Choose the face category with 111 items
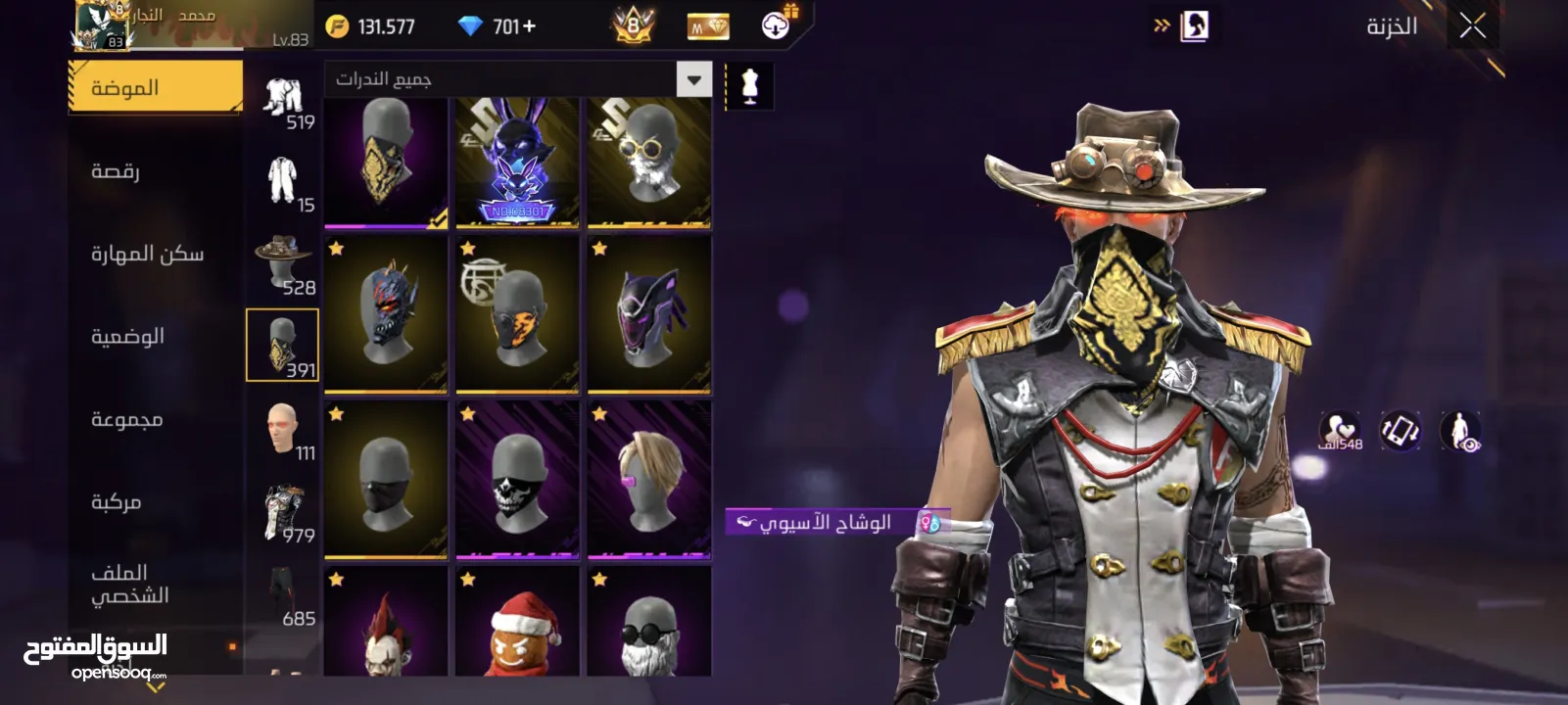Image resolution: width=1568 pixels, height=705 pixels. pyautogui.click(x=283, y=428)
